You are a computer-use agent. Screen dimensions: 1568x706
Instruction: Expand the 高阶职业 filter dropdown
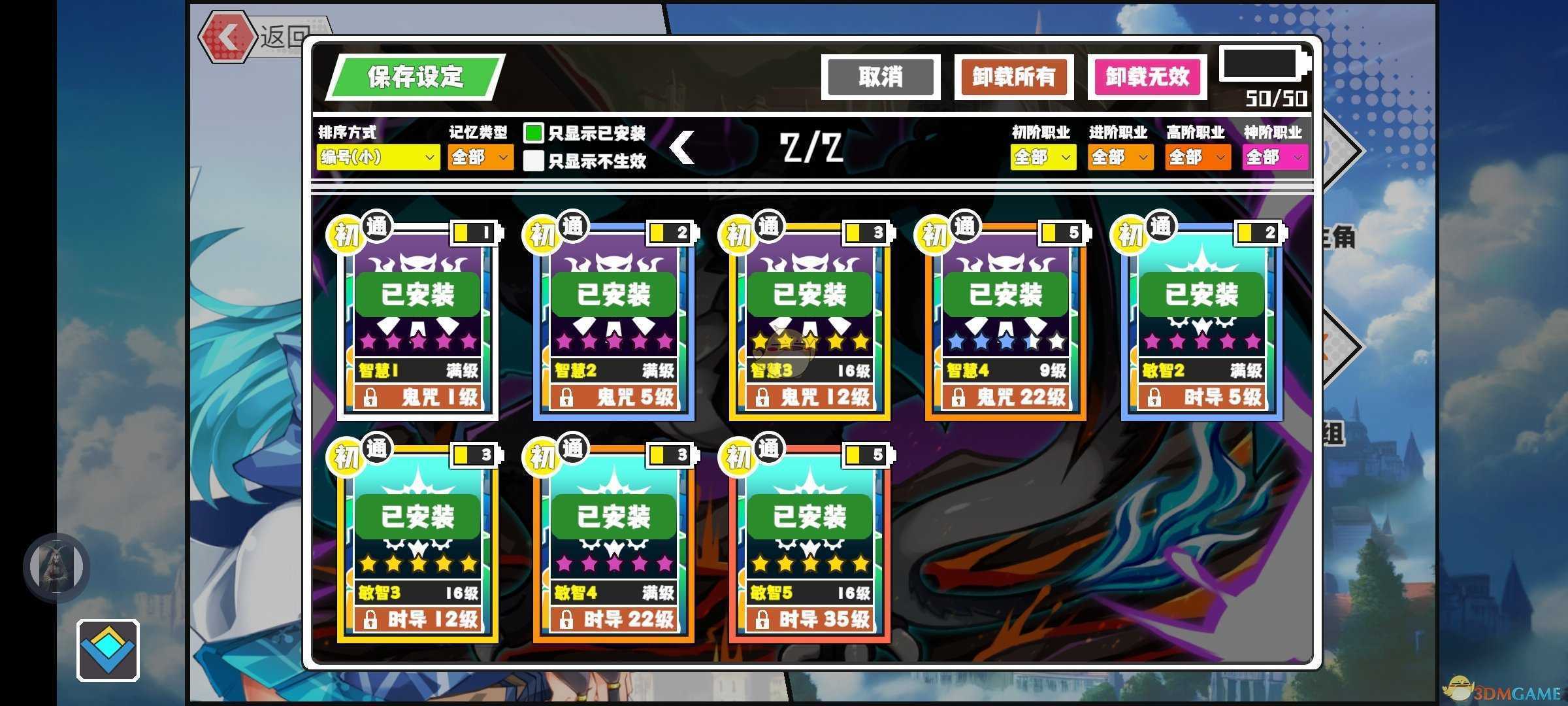1198,157
